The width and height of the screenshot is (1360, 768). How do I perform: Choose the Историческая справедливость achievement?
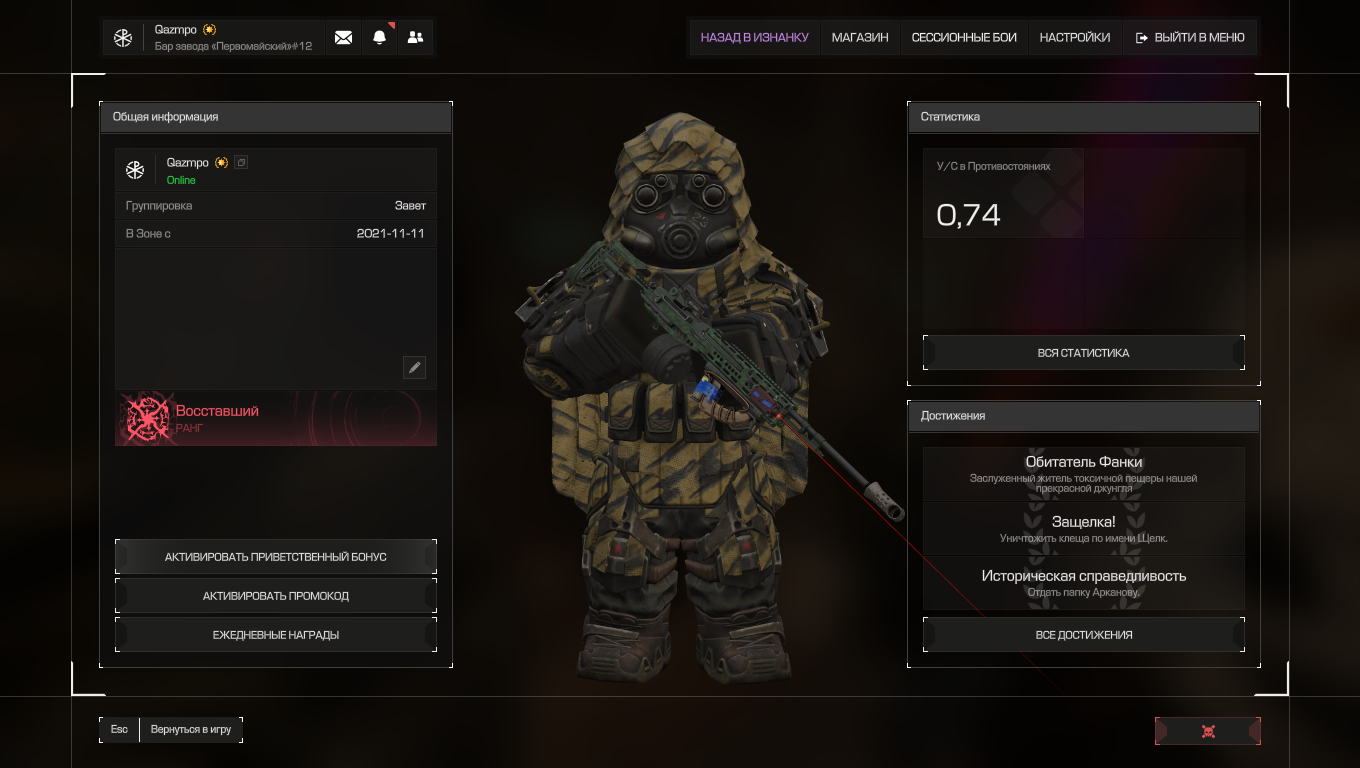tap(1083, 583)
